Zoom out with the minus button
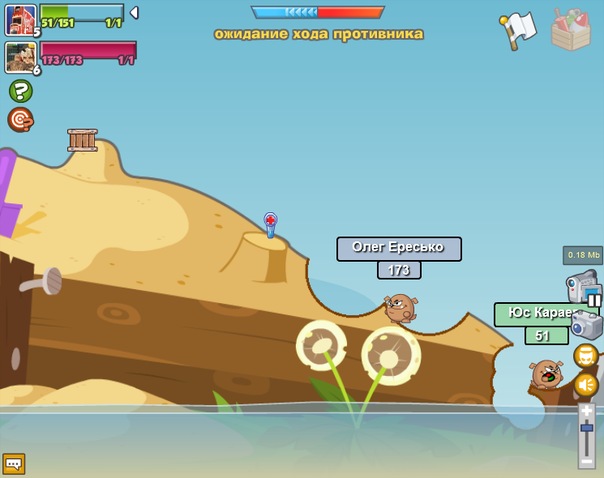This screenshot has width=604, height=478. [x=586, y=460]
